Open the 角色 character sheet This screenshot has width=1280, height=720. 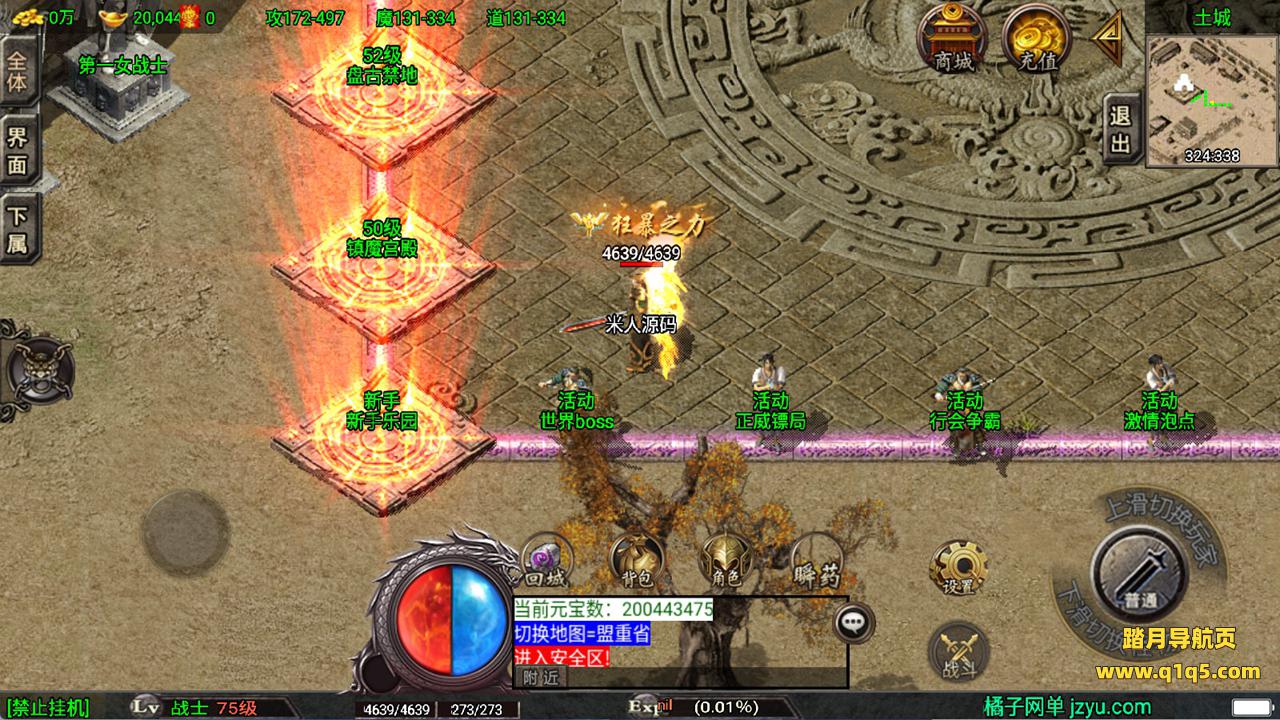(727, 562)
